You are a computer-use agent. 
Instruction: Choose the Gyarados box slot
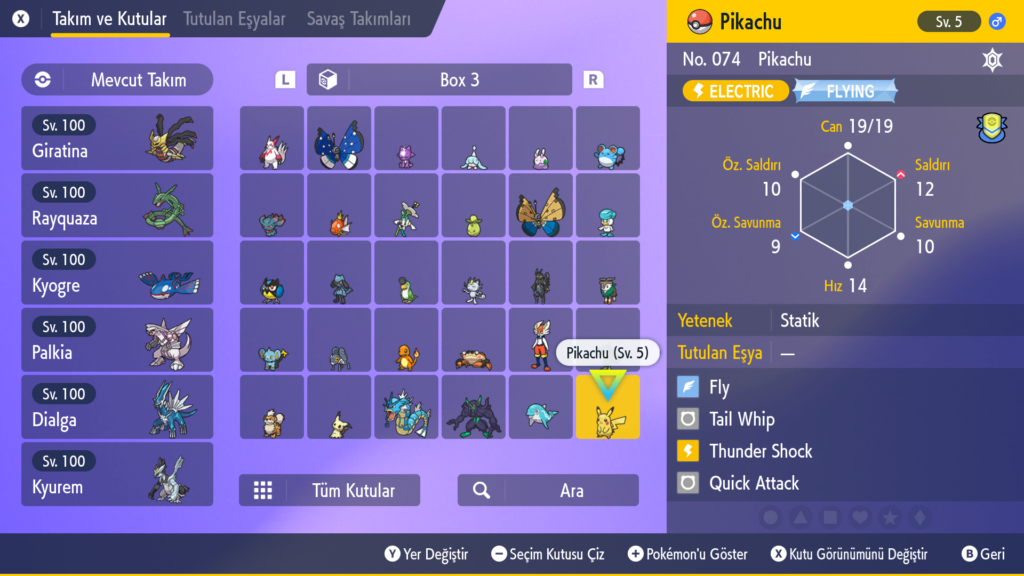tap(406, 408)
